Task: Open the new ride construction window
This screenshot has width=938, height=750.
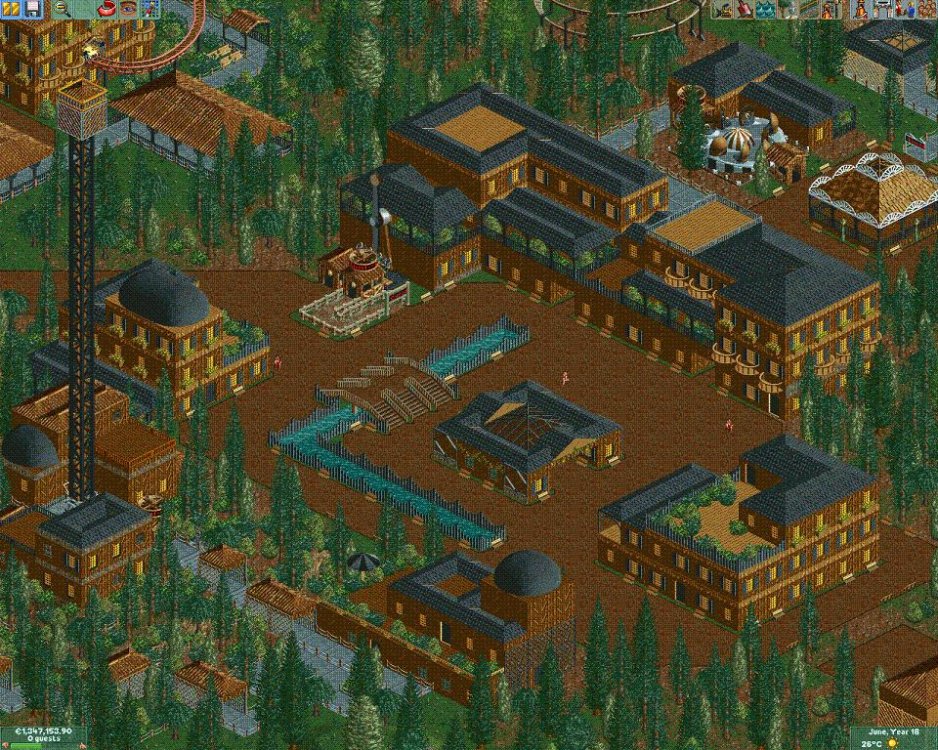Action: point(830,9)
